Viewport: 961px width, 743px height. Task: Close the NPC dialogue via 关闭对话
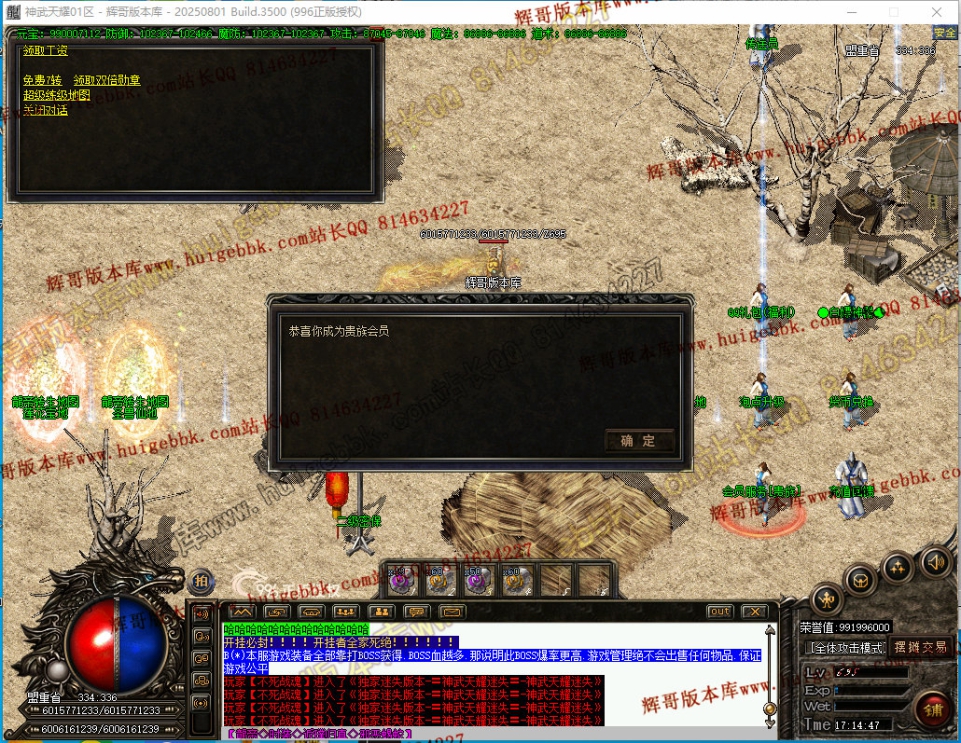tap(45, 110)
